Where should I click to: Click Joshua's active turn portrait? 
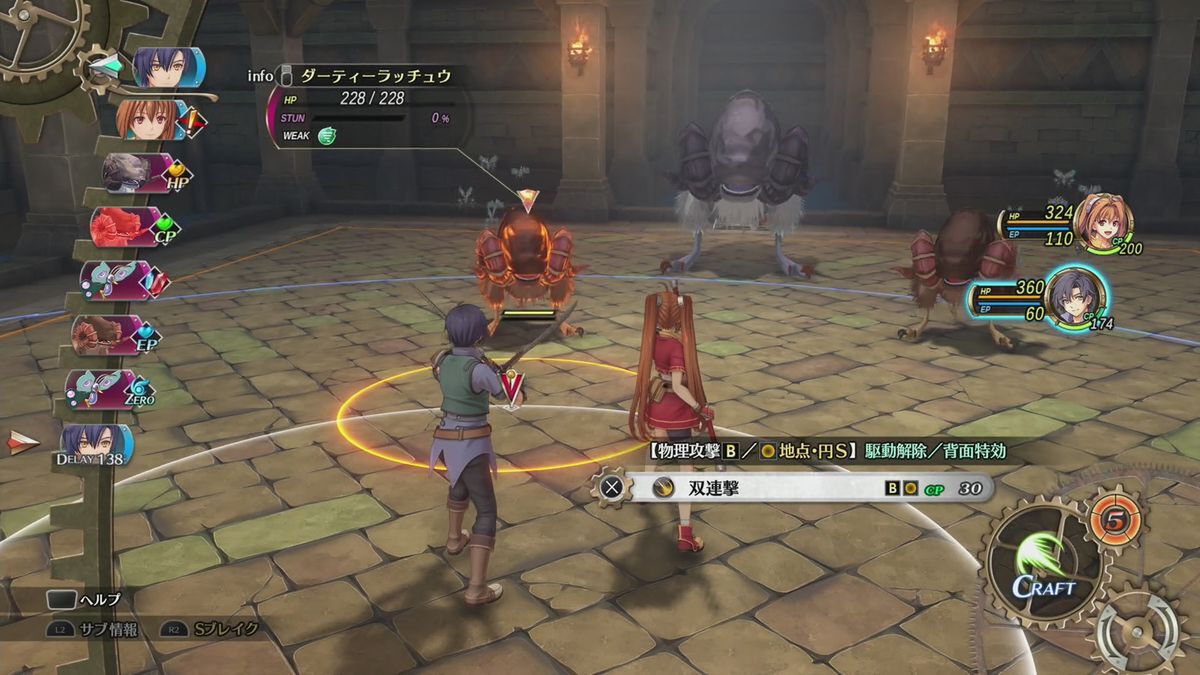165,67
